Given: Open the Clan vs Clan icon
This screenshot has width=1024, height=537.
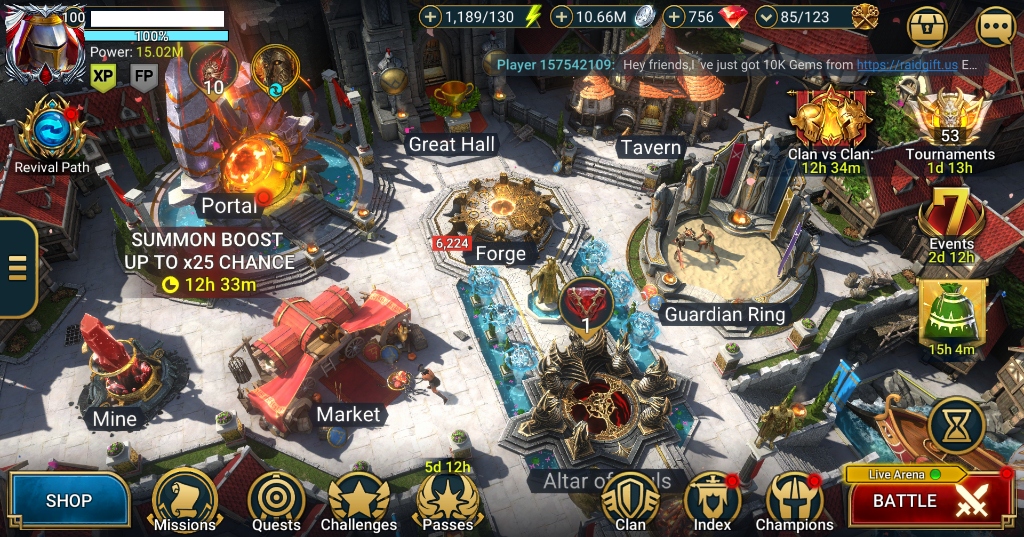Looking at the screenshot, I should (829, 121).
